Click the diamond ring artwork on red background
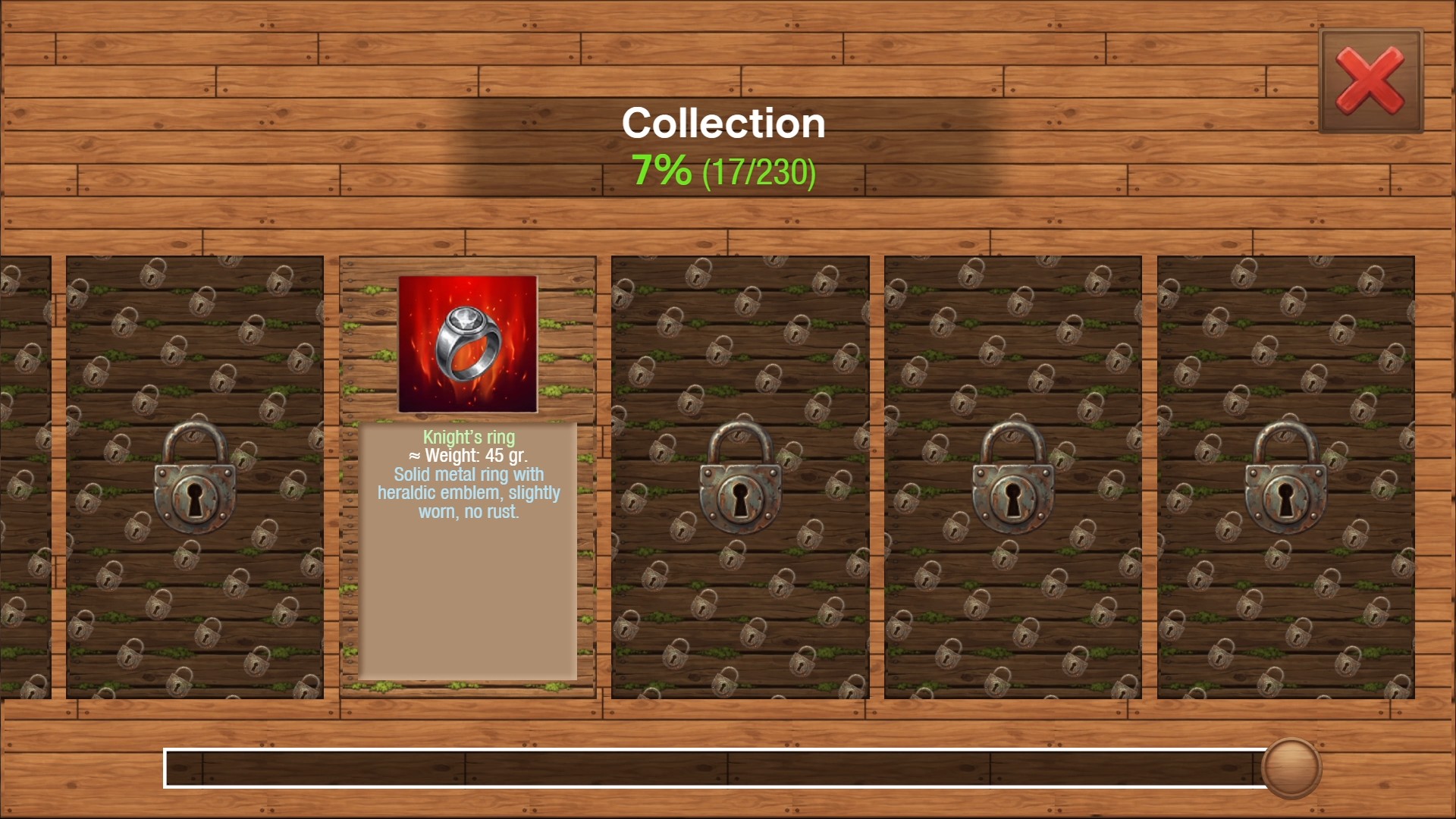The image size is (1456, 819). point(468,345)
